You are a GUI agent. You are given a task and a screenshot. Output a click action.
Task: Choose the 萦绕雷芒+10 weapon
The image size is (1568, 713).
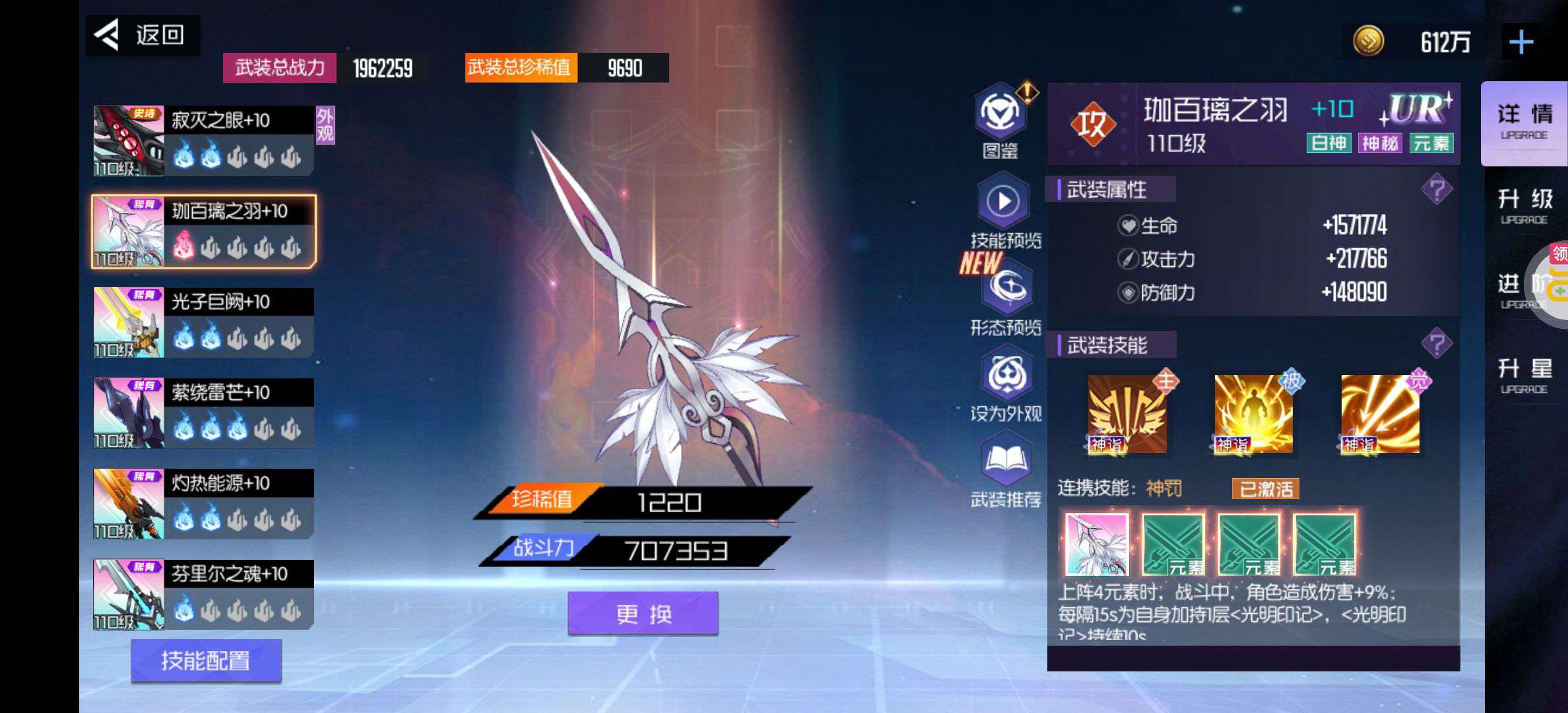203,413
